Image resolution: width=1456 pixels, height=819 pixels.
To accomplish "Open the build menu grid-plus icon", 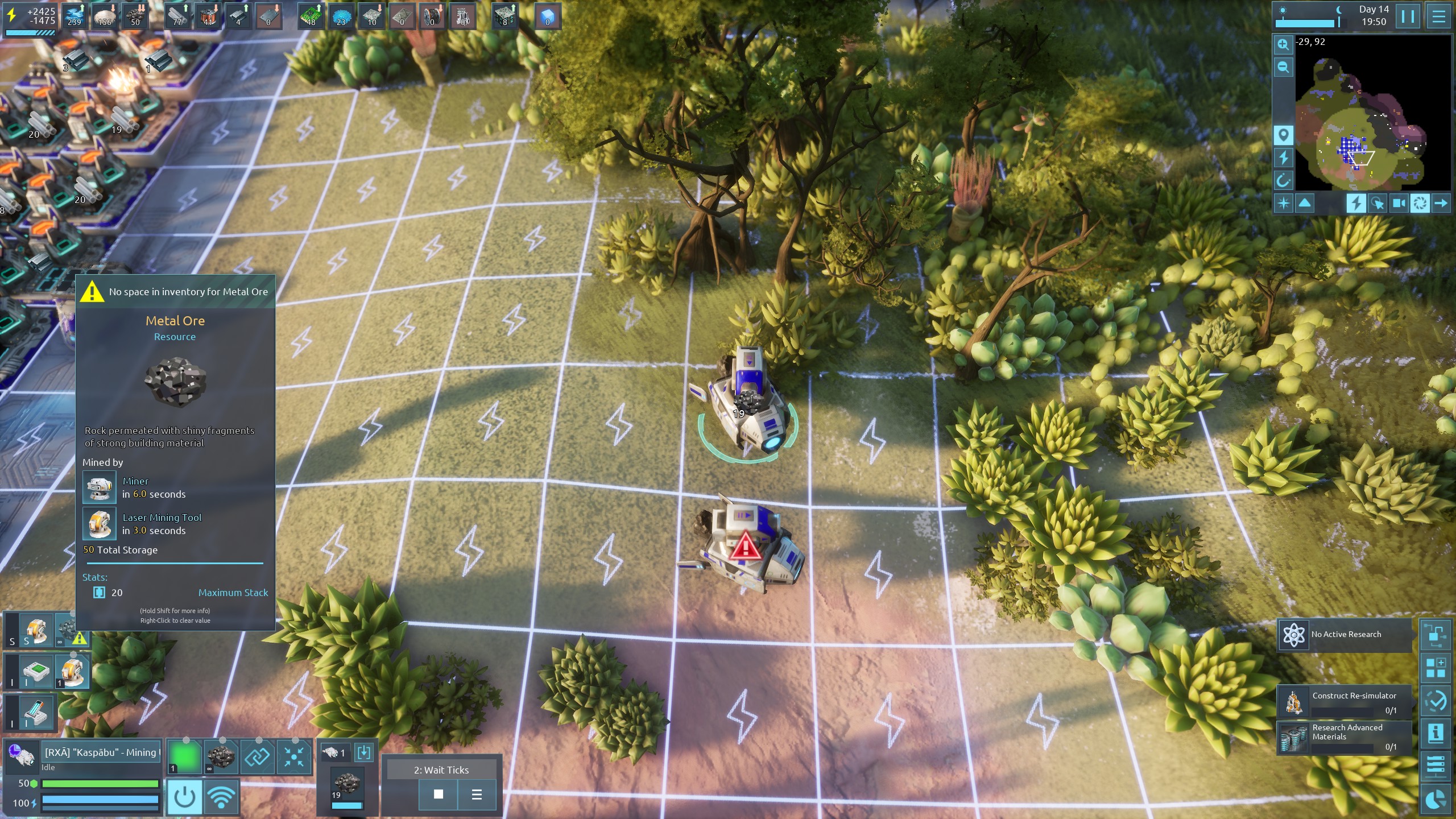I will click(1436, 667).
